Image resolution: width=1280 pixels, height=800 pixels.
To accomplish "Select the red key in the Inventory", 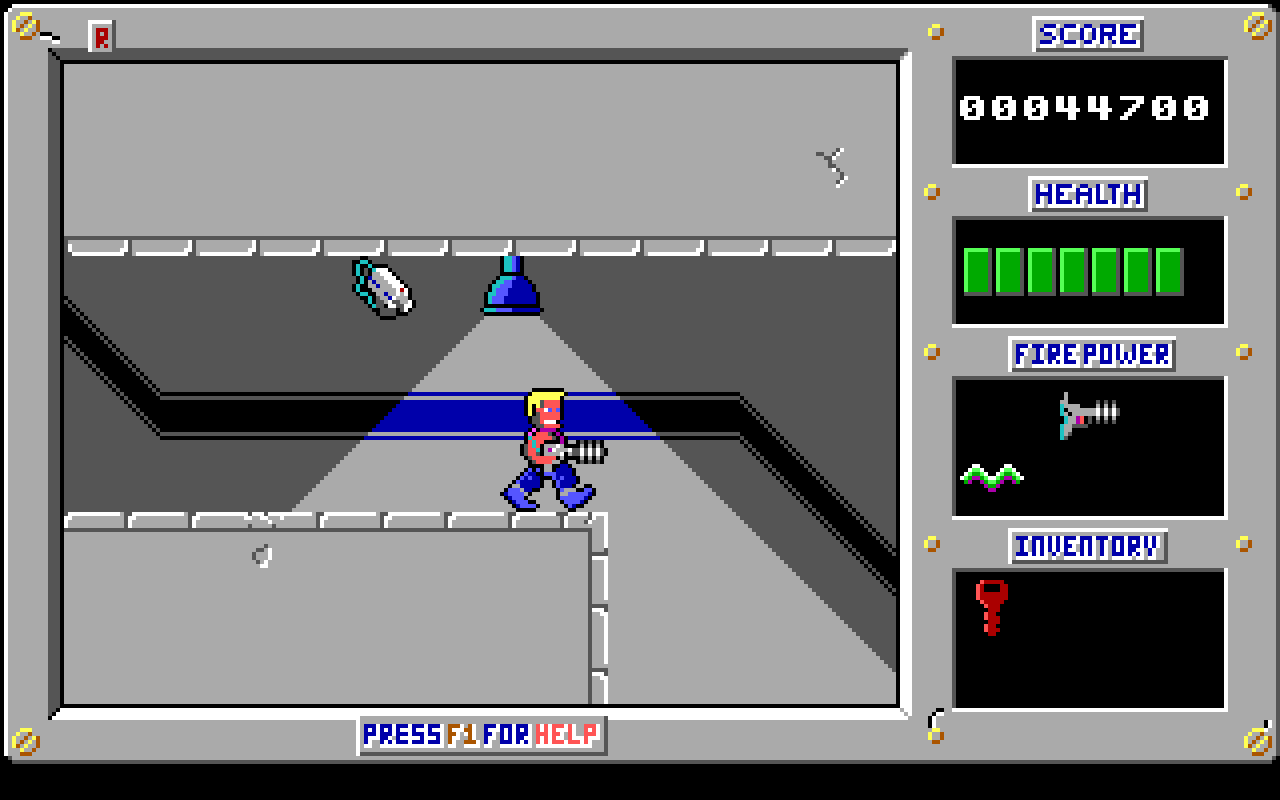I will point(991,606).
